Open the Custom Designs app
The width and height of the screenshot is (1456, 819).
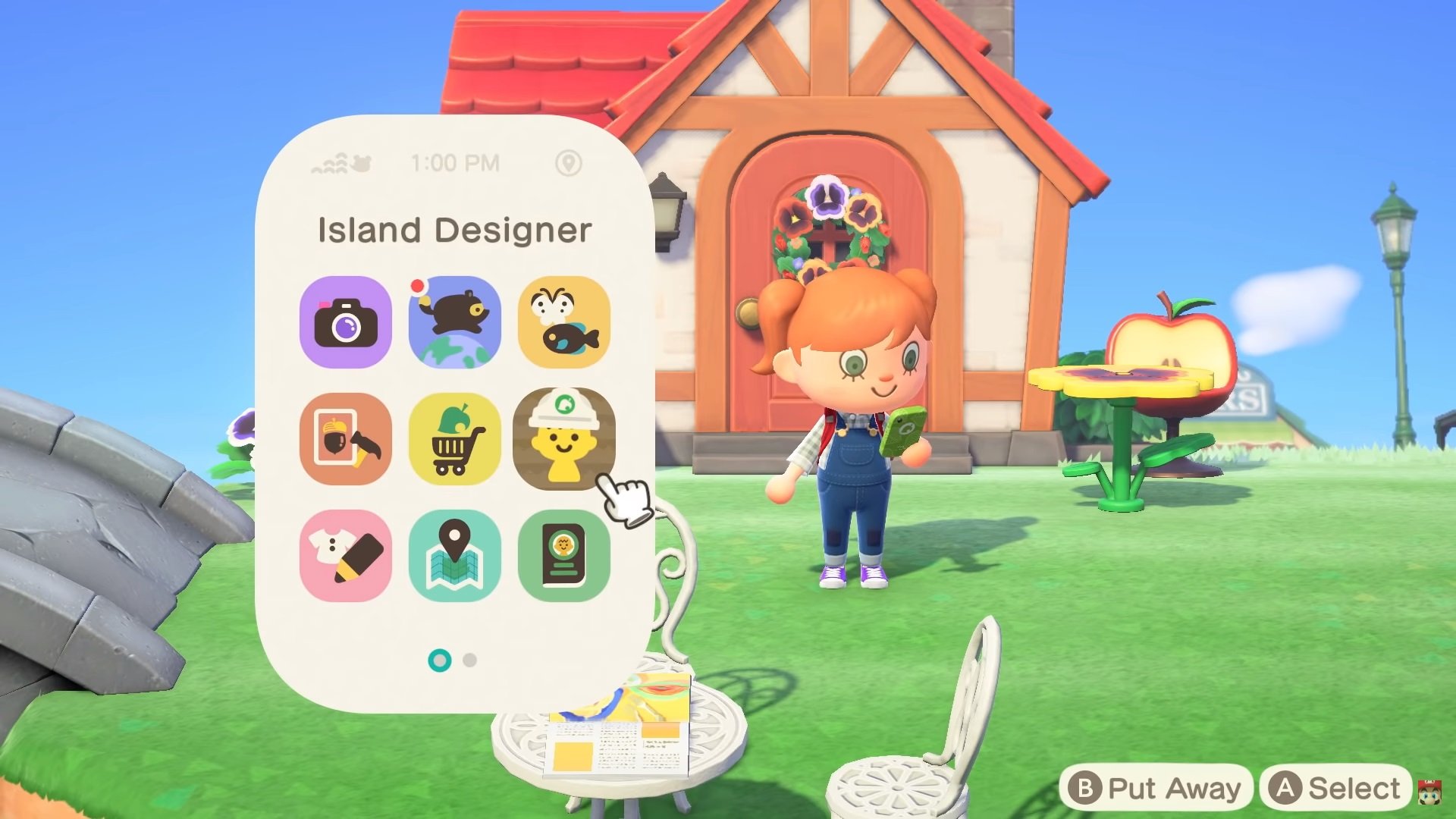click(346, 553)
